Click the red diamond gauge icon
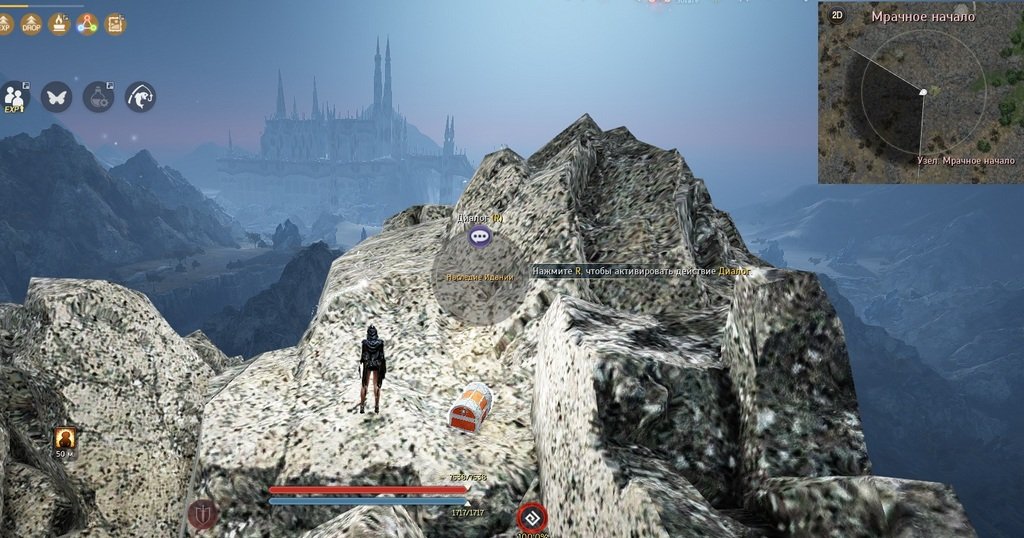The image size is (1024, 538). (x=532, y=517)
